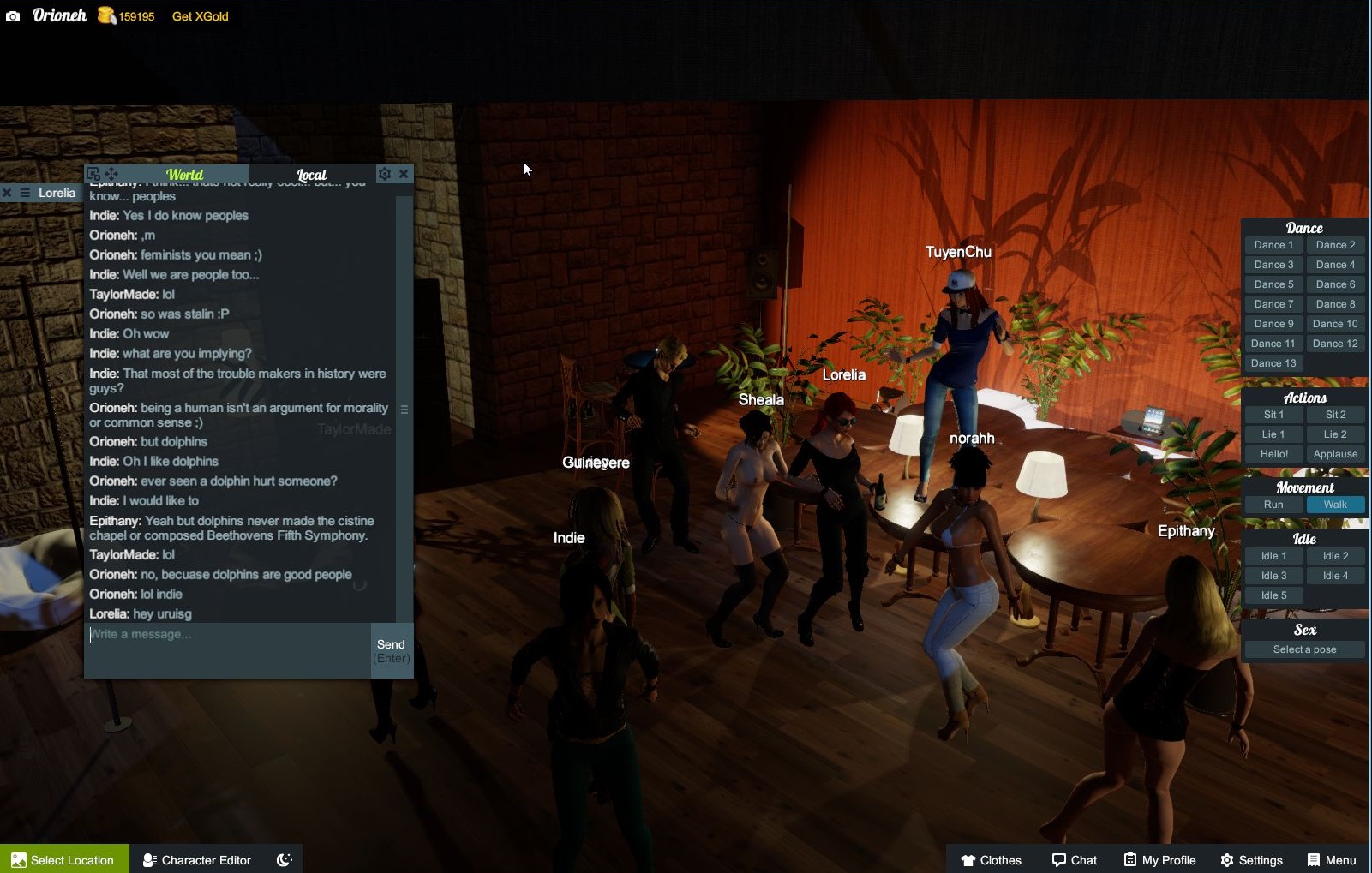Select the Idle 3 pose
The height and width of the screenshot is (873, 1372).
pyautogui.click(x=1273, y=576)
